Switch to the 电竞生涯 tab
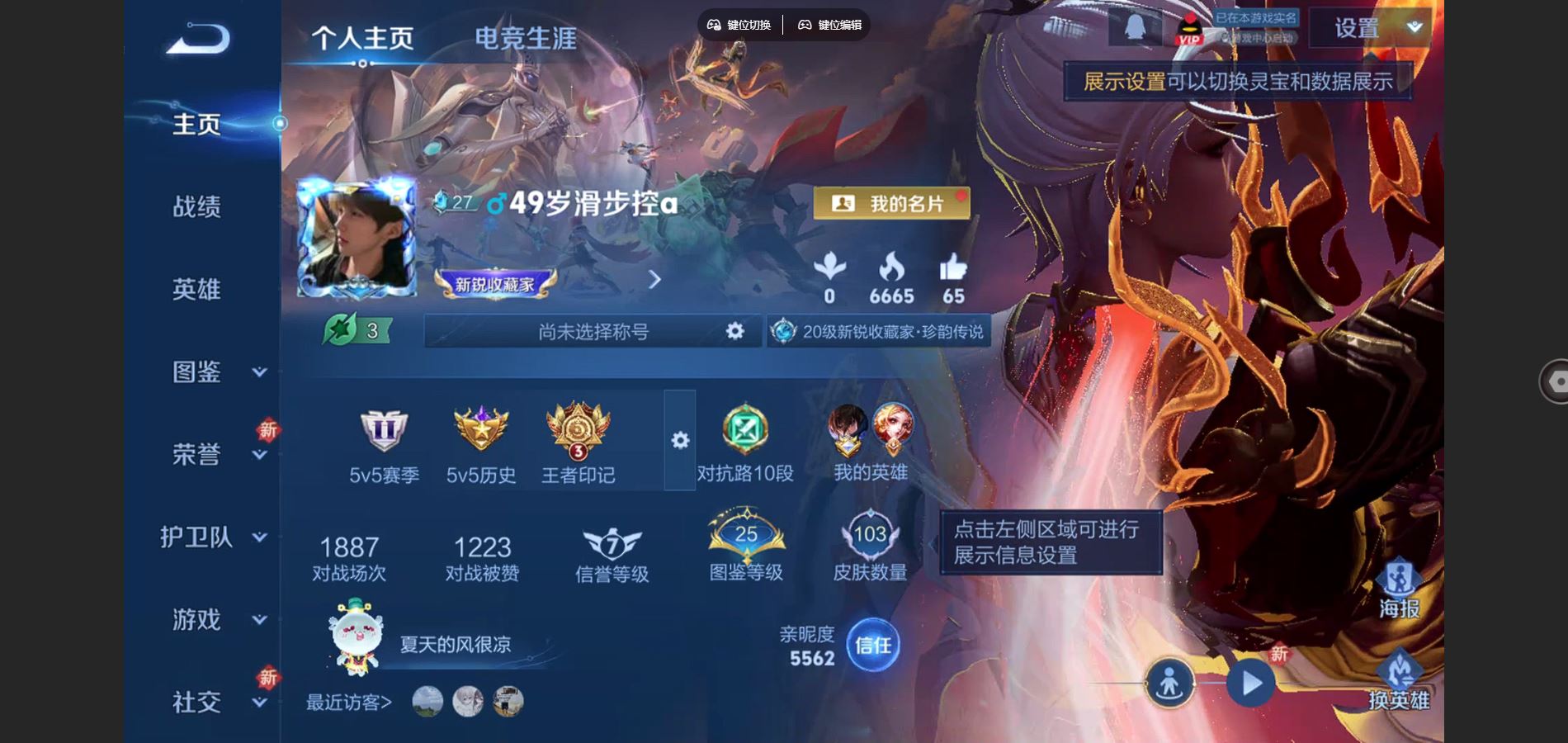Image resolution: width=1568 pixels, height=743 pixels. [x=526, y=35]
